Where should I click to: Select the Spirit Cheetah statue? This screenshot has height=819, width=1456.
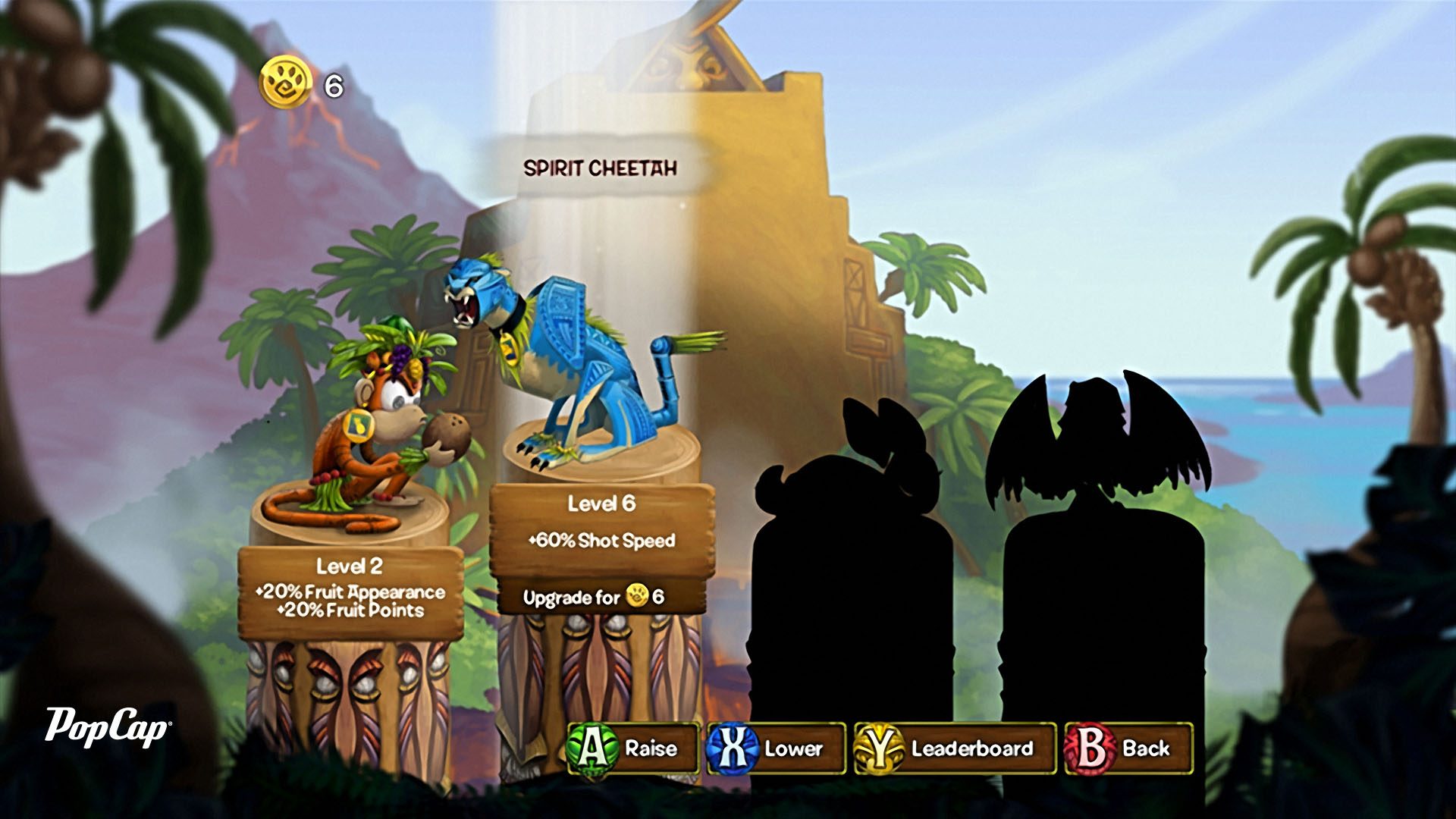coord(576,364)
